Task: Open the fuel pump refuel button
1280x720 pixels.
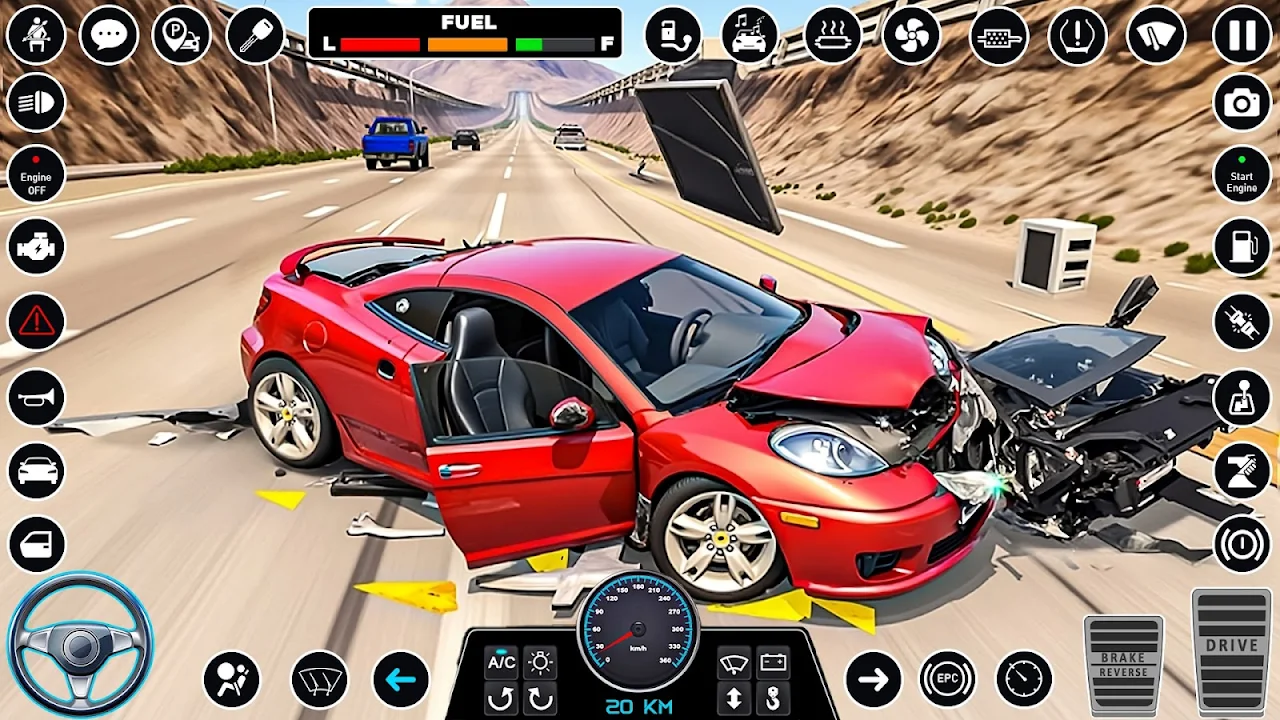Action: [1242, 246]
